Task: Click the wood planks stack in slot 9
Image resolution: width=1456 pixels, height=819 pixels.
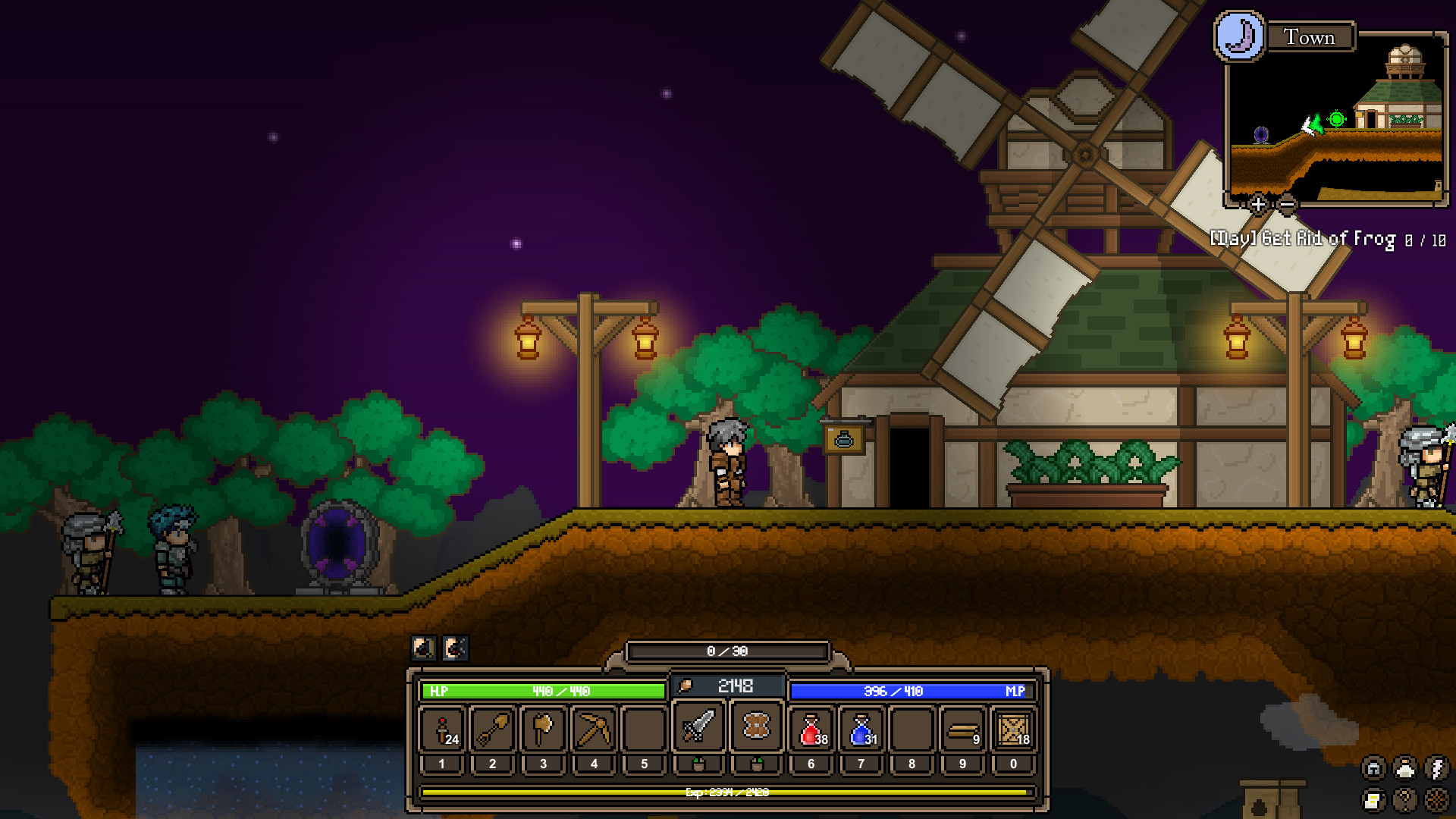Action: (963, 730)
